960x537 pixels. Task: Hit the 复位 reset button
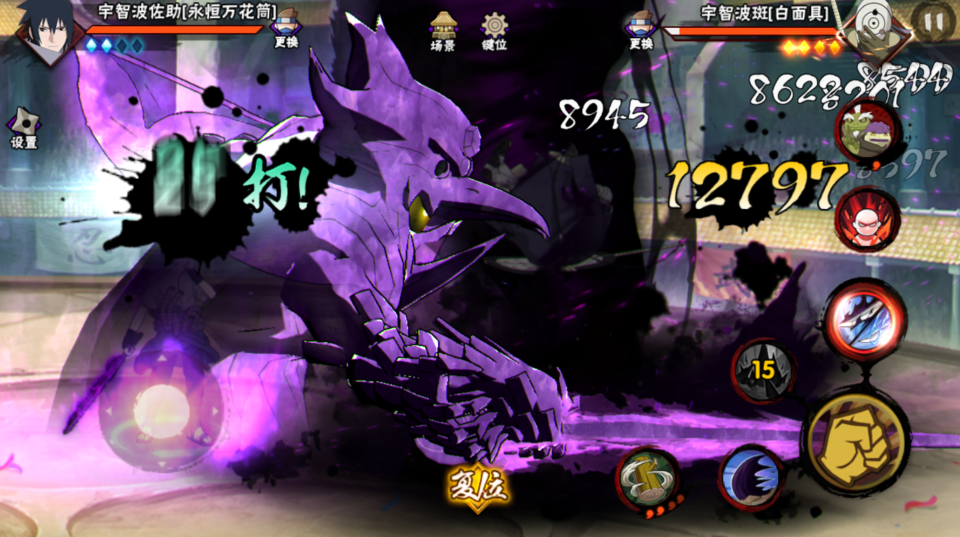tap(479, 487)
